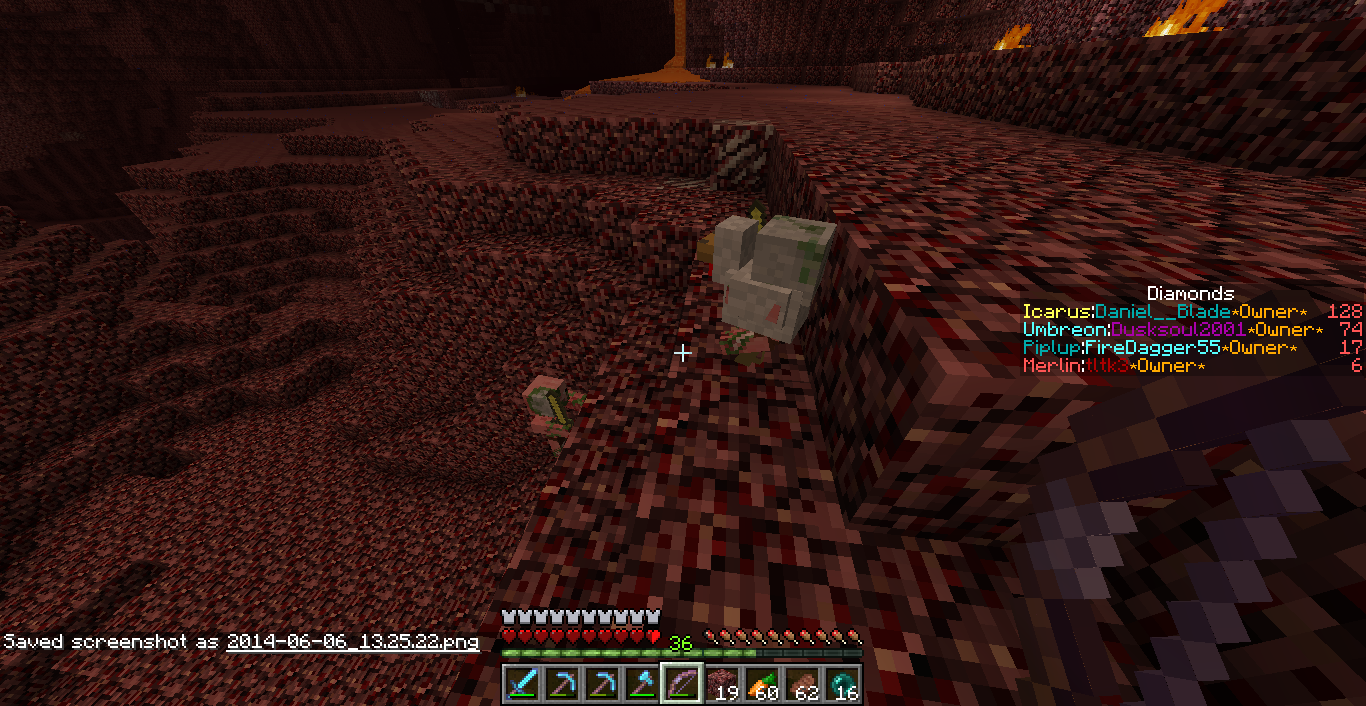Select the netherrack stack of 19
The height and width of the screenshot is (706, 1366).
(x=722, y=685)
